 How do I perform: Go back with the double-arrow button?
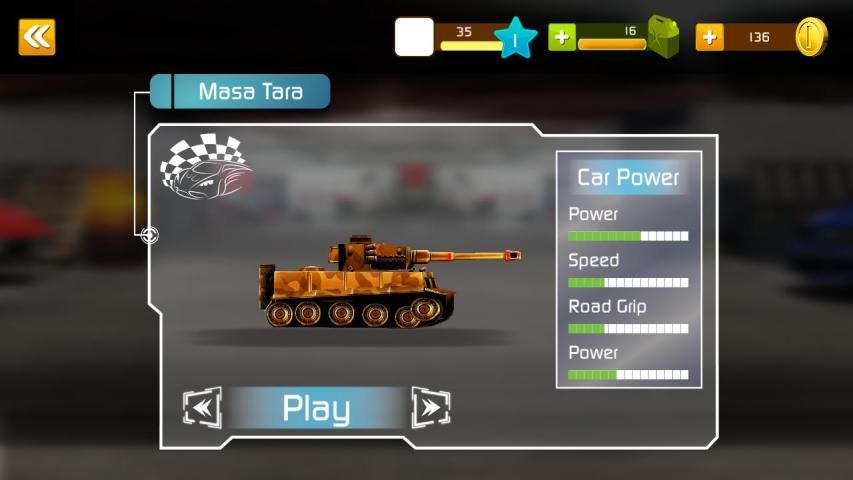(37, 37)
